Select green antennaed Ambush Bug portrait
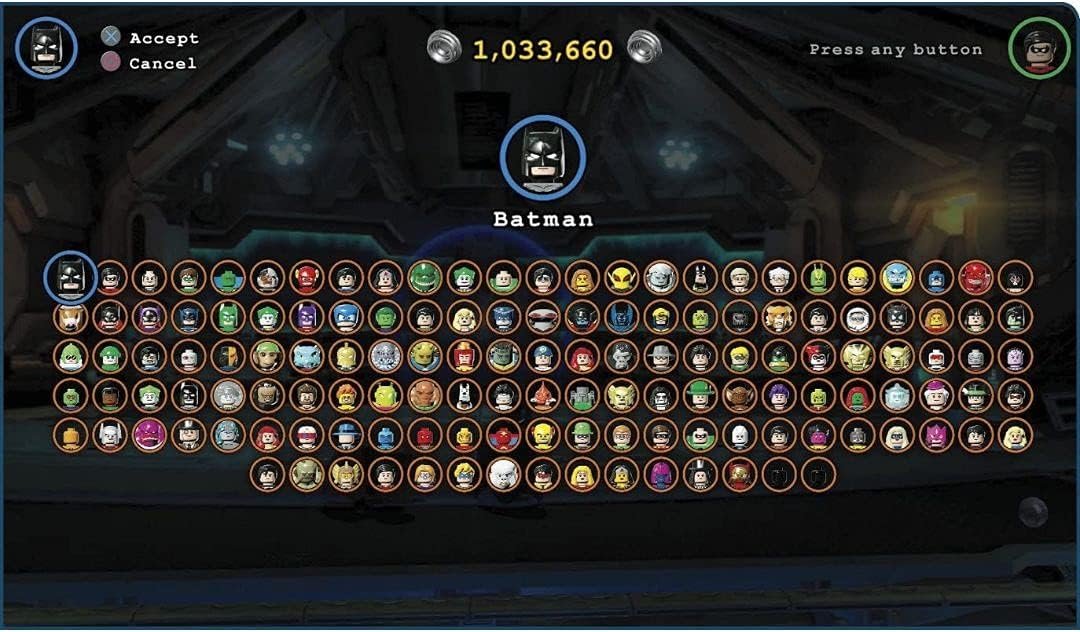1080x632 pixels. [818, 277]
